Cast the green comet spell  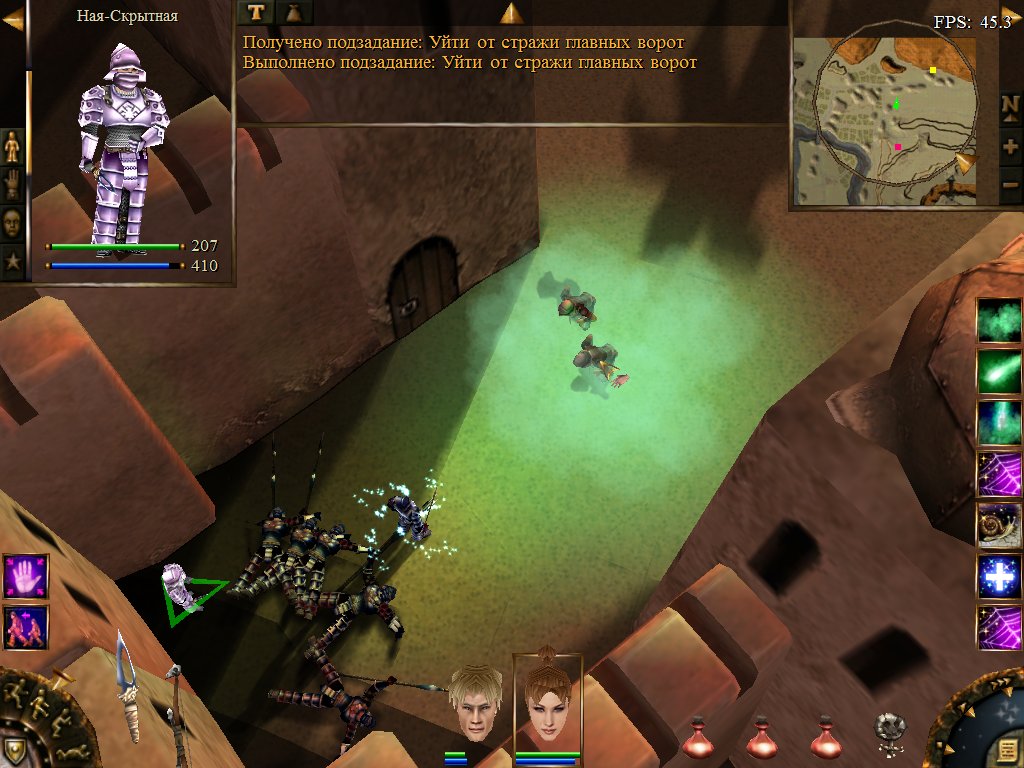pos(1000,371)
